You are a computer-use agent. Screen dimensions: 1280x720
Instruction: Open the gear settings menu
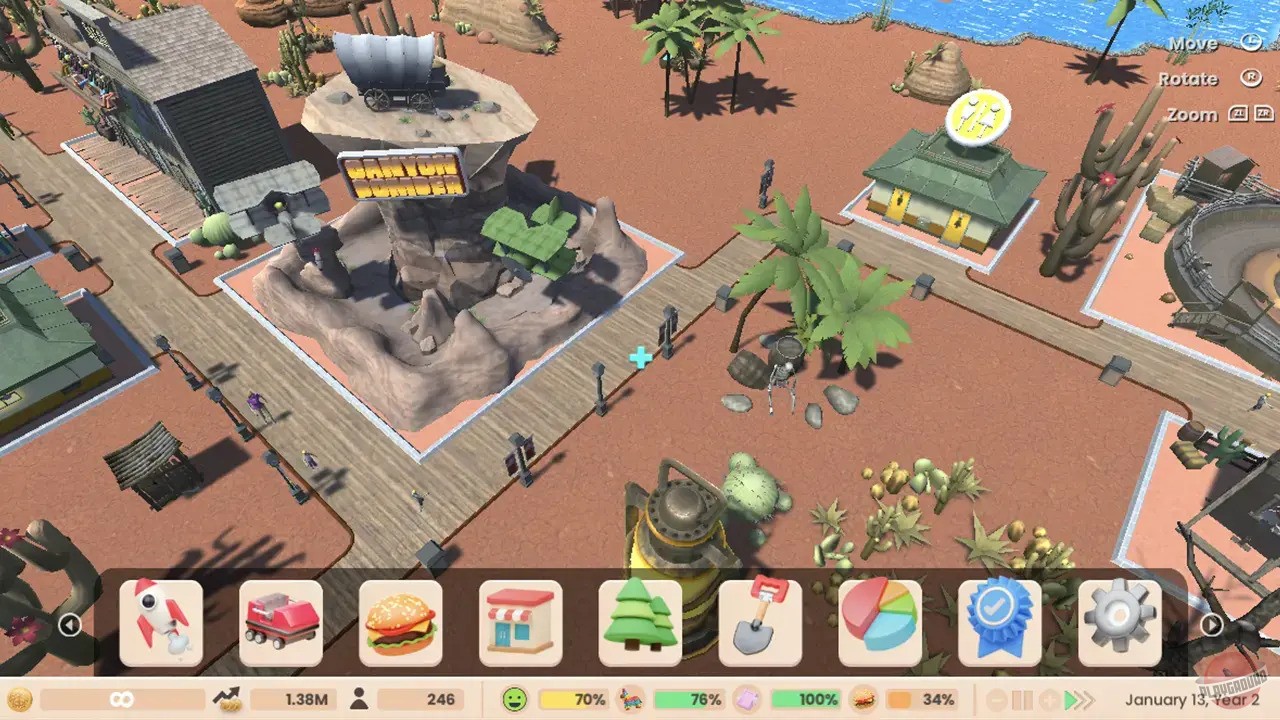pyautogui.click(x=1121, y=625)
